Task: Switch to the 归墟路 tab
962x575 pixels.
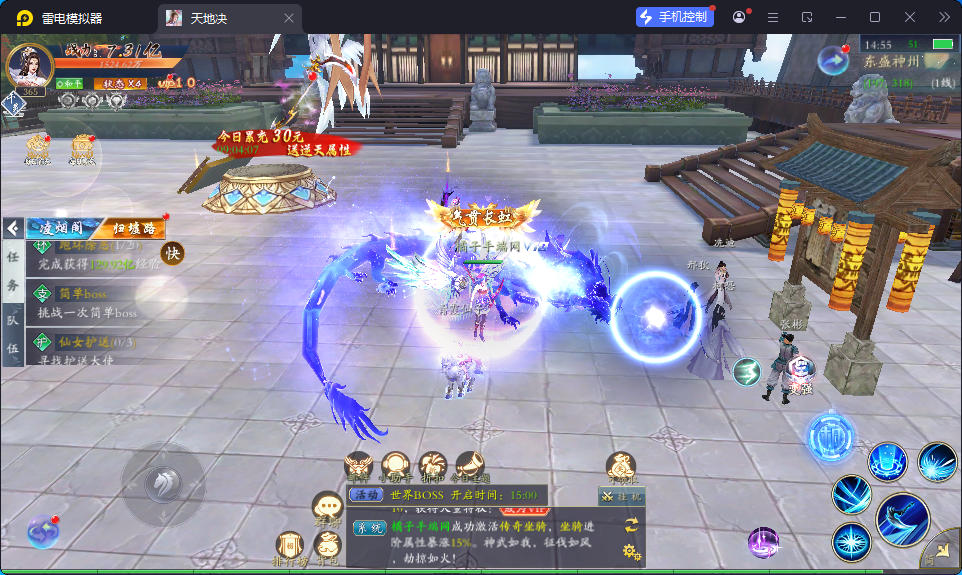Action: coord(133,227)
